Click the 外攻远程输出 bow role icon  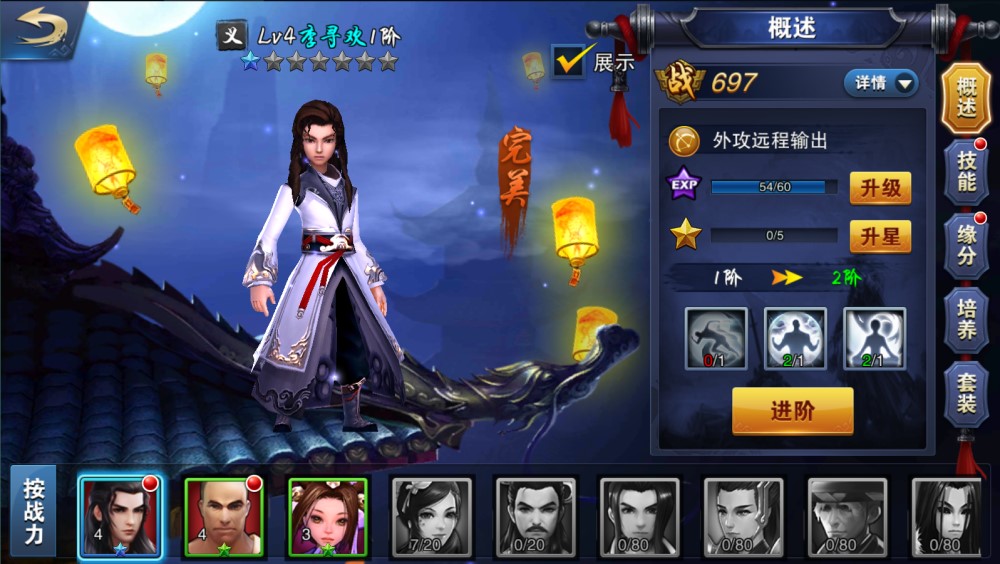point(684,140)
